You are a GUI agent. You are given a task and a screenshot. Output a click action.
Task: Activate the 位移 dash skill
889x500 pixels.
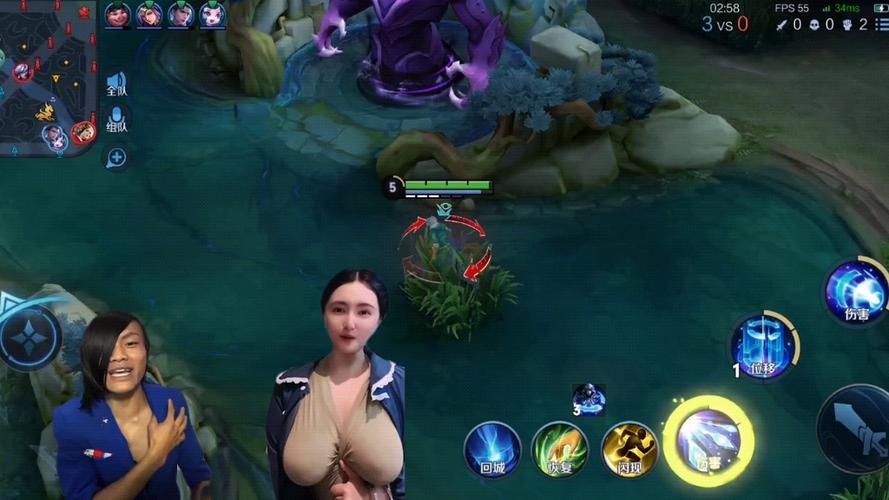coord(763,347)
